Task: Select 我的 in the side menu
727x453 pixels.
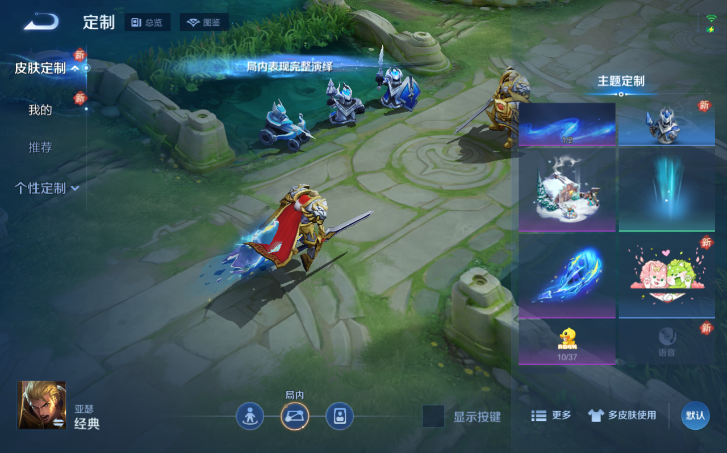Action: click(40, 109)
